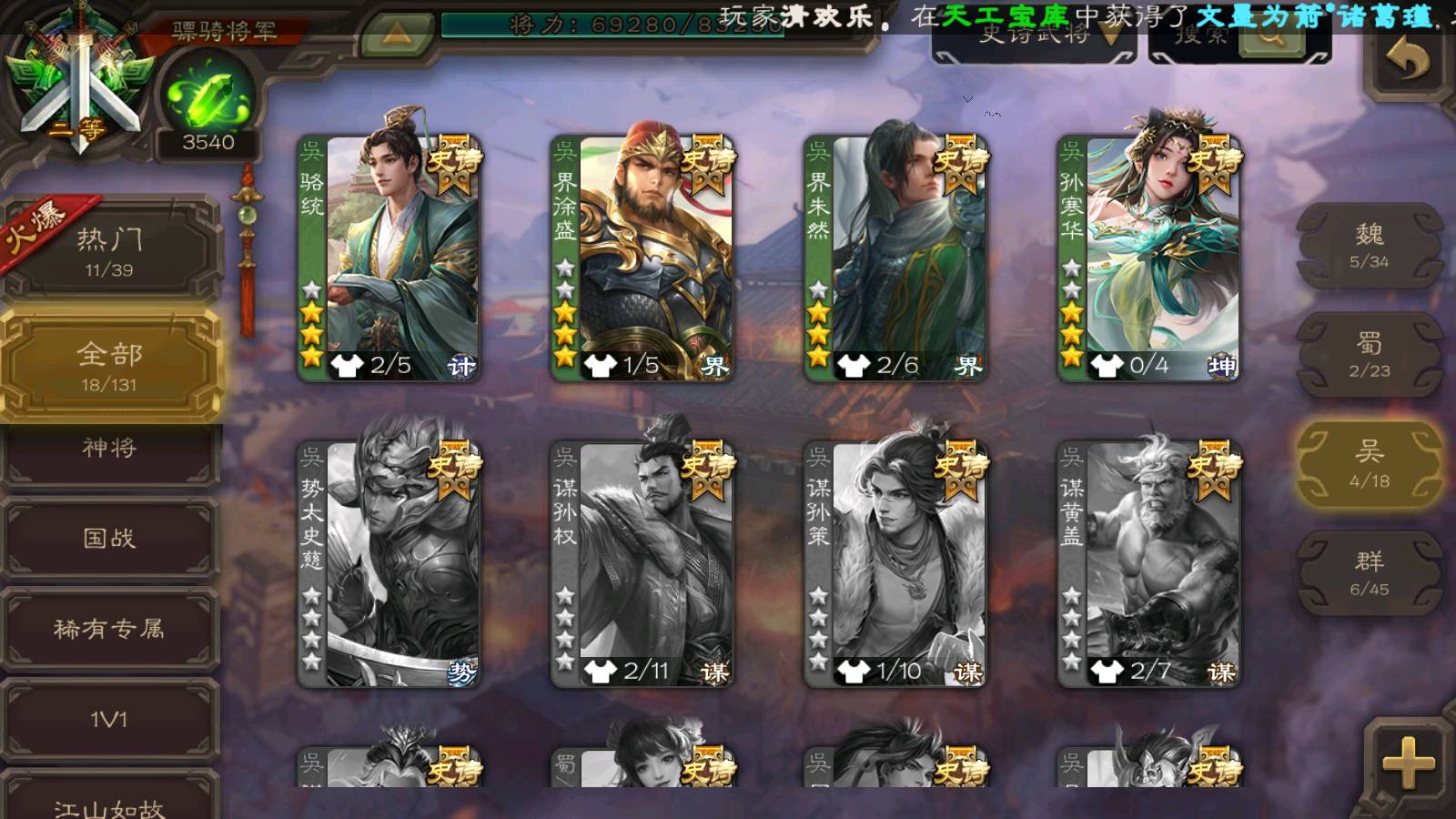Open the 谋孙策 hero card

pyautogui.click(x=895, y=564)
